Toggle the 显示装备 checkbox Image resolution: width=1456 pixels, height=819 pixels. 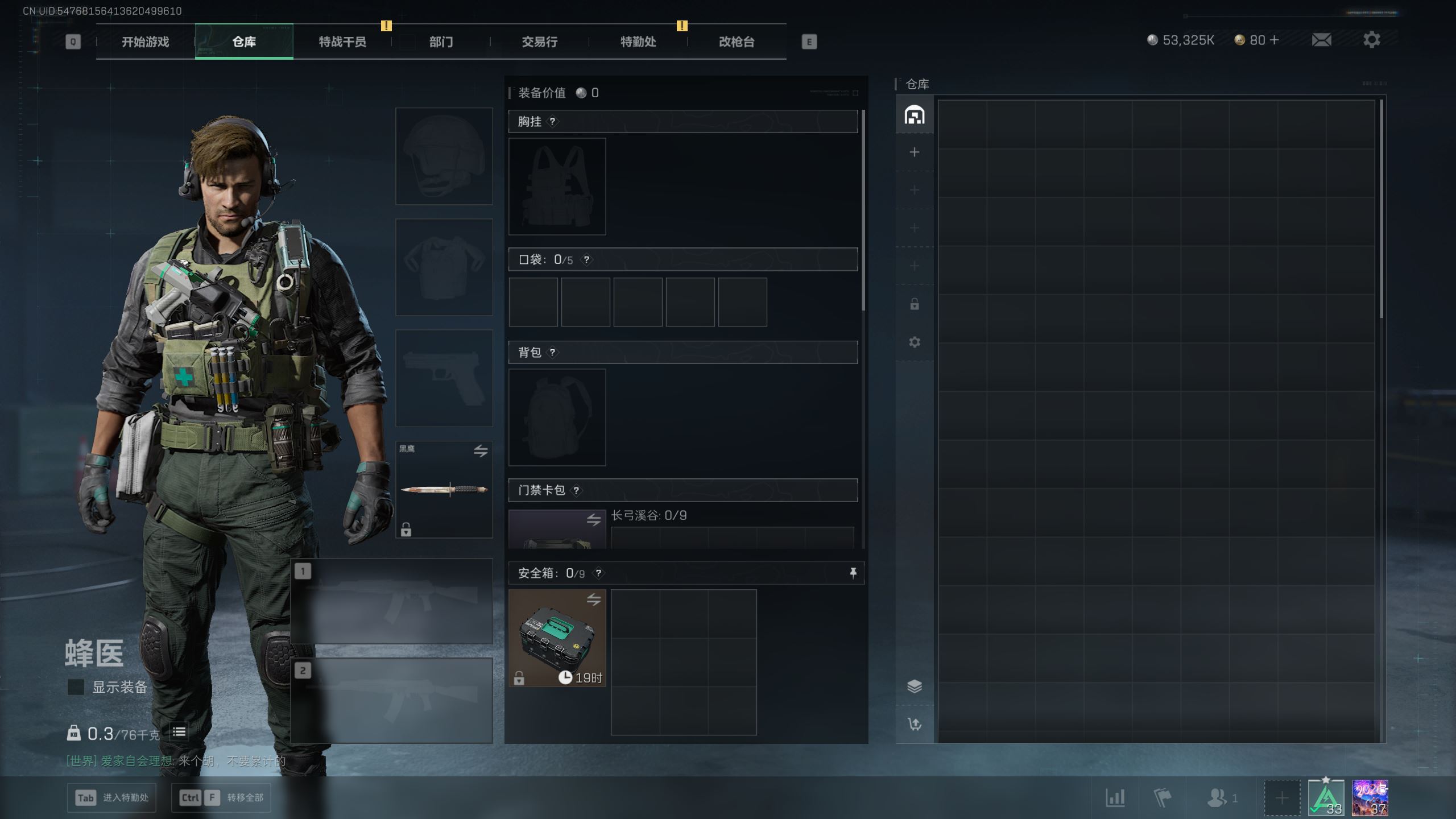76,687
